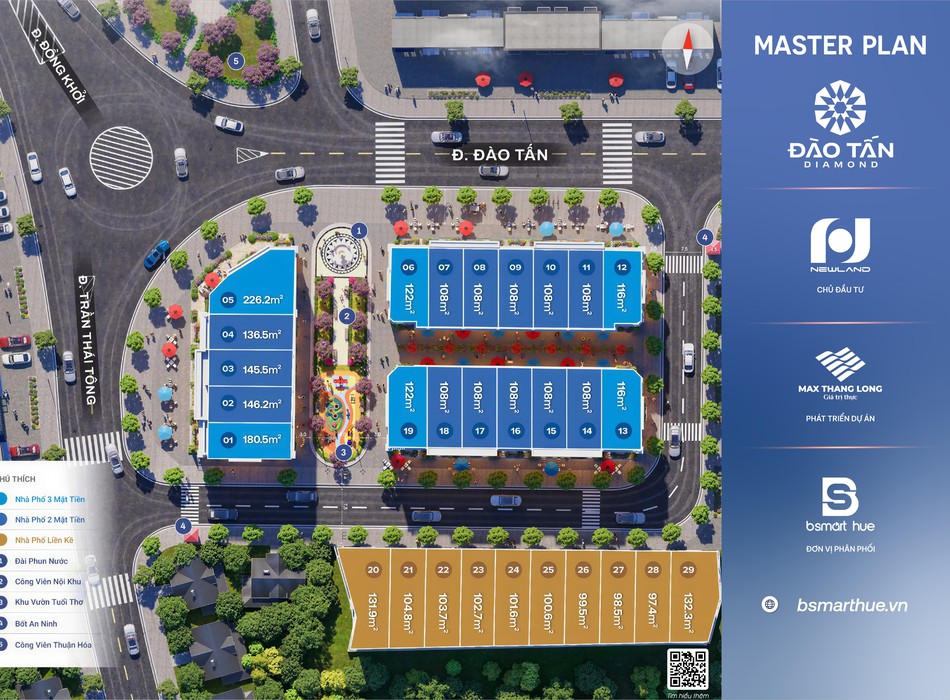Open the bsmarthue.vn website link
Image resolution: width=950 pixels, height=700 pixels.
852,605
